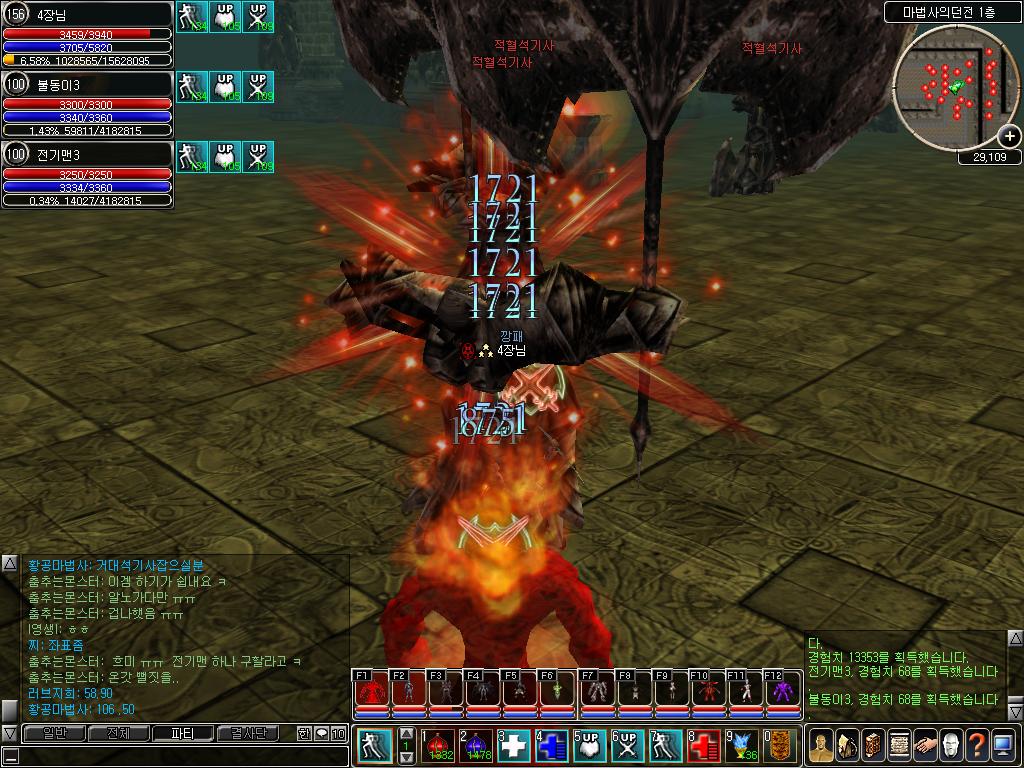Screen dimensions: 1024x768
Task: Toggle the 한 language input button
Action: pyautogui.click(x=303, y=733)
